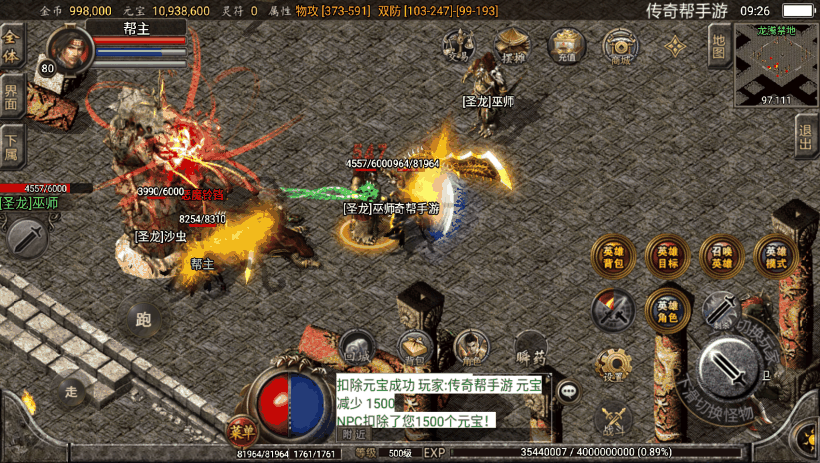Open the 英雄背包 hero bag
The height and width of the screenshot is (463, 820).
click(612, 256)
